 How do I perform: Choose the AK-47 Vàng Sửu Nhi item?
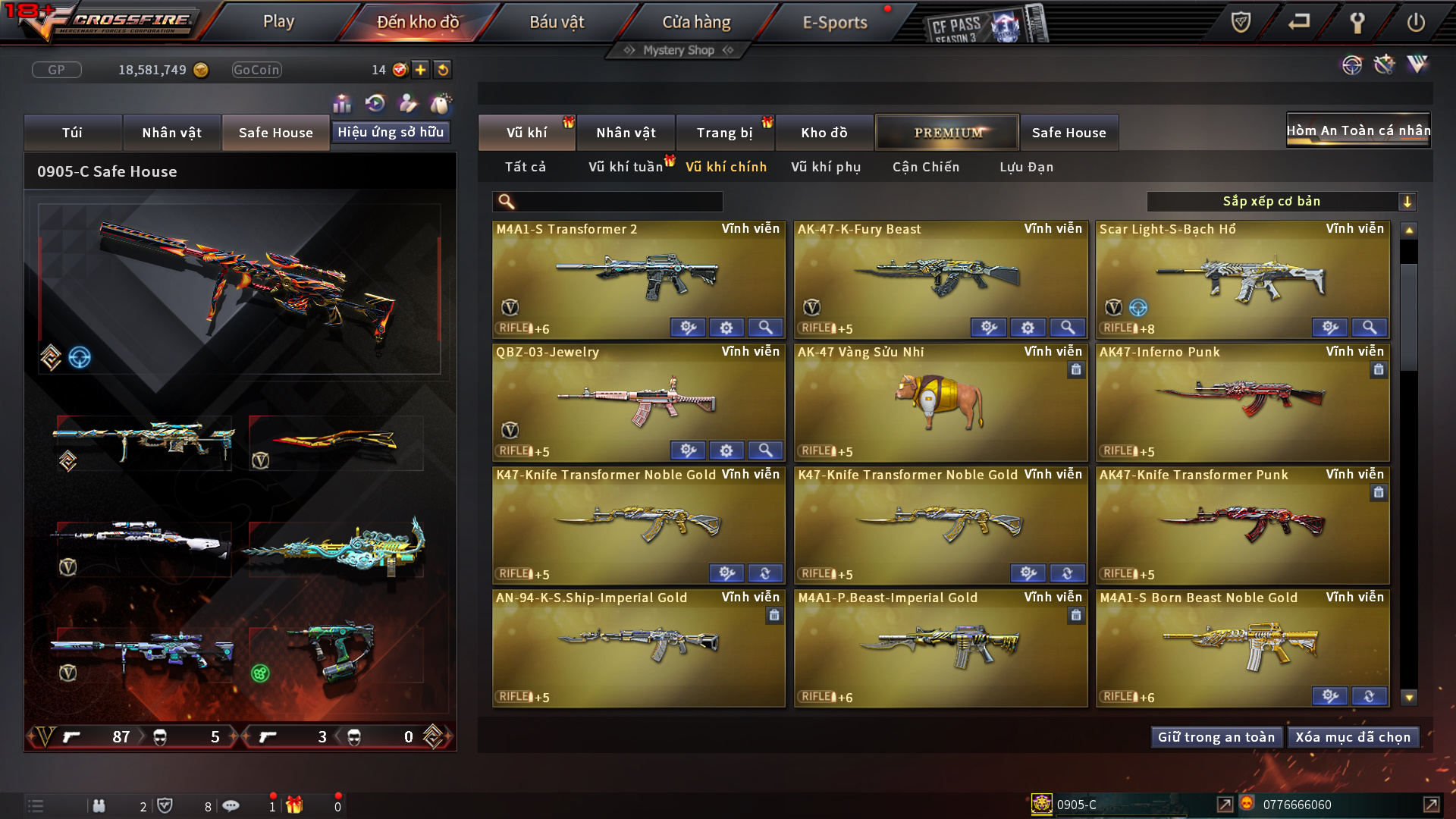(940, 402)
